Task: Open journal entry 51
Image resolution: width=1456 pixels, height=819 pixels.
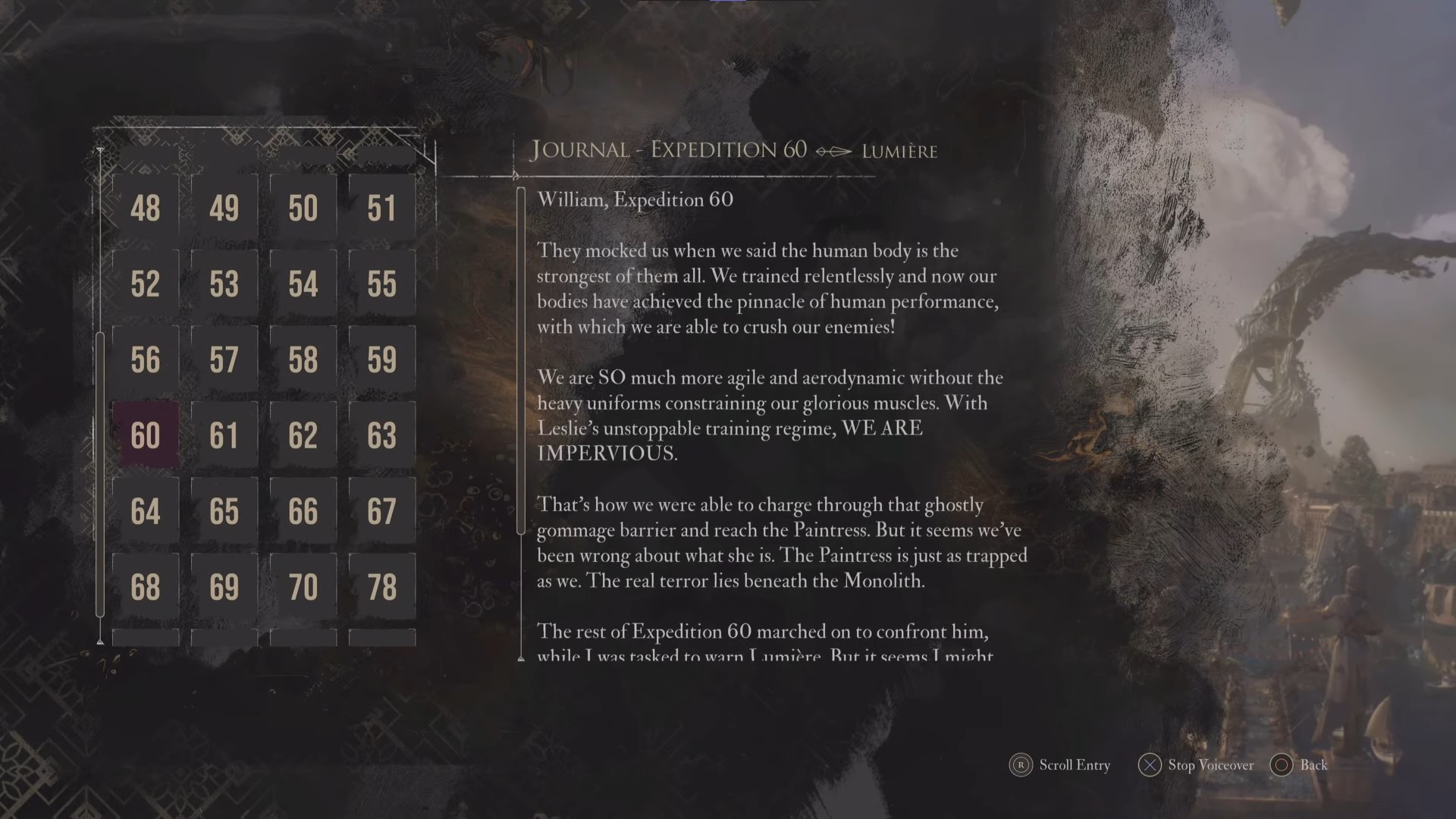Action: click(381, 208)
